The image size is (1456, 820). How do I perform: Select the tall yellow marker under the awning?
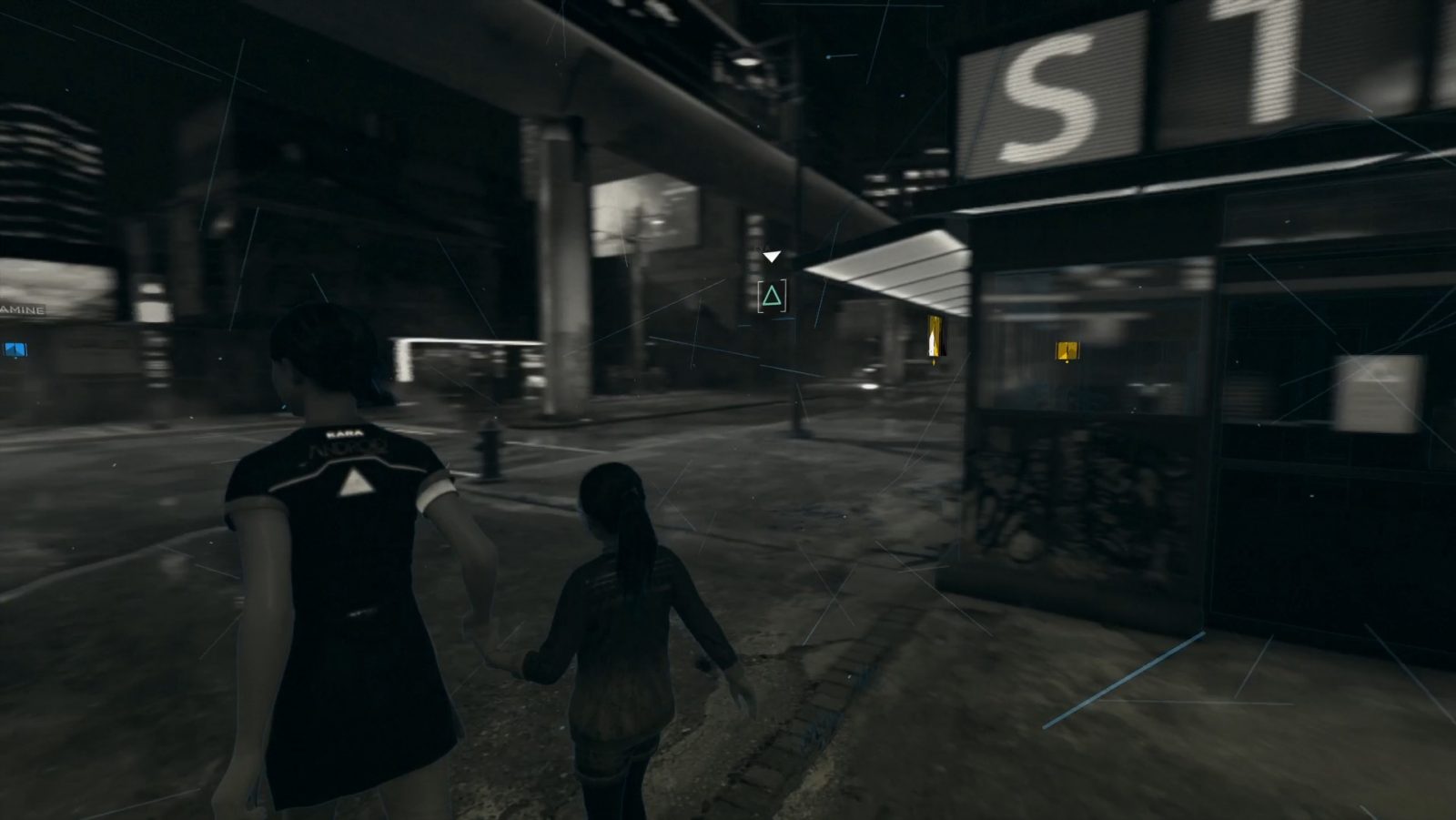tap(935, 338)
